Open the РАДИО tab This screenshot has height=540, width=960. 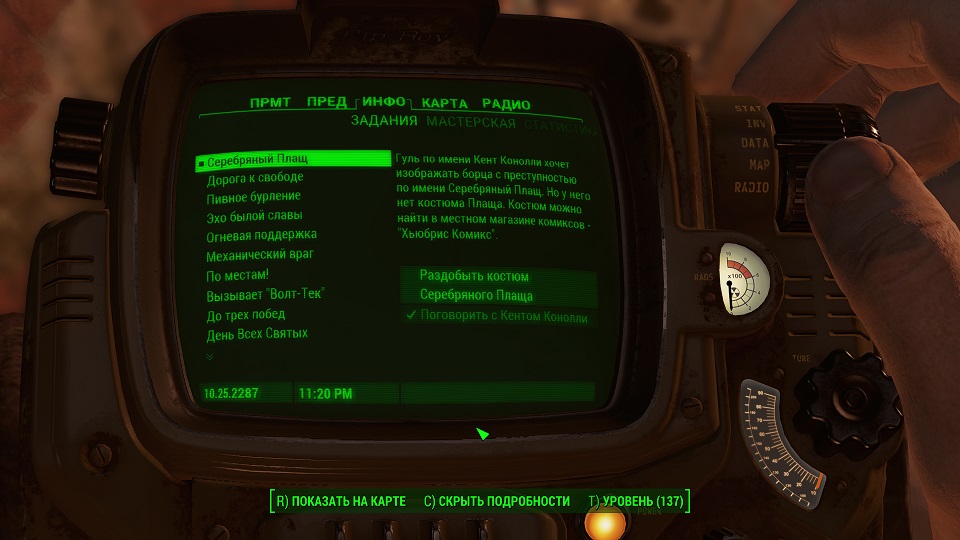506,104
